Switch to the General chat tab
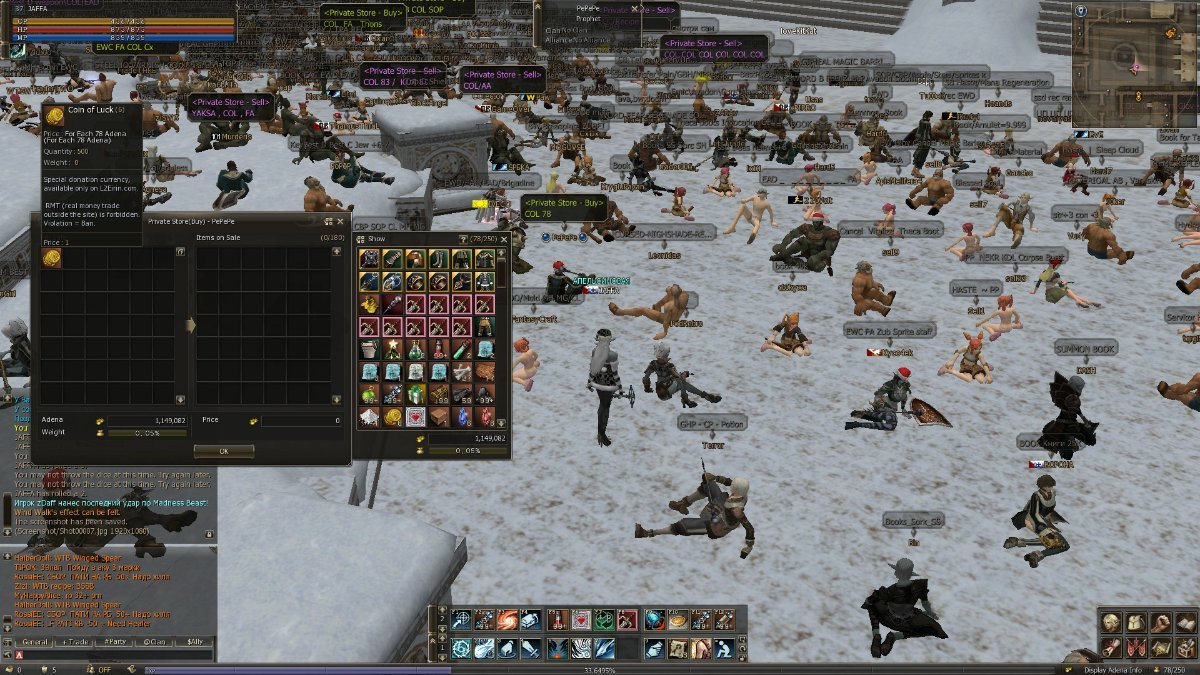 (36, 641)
